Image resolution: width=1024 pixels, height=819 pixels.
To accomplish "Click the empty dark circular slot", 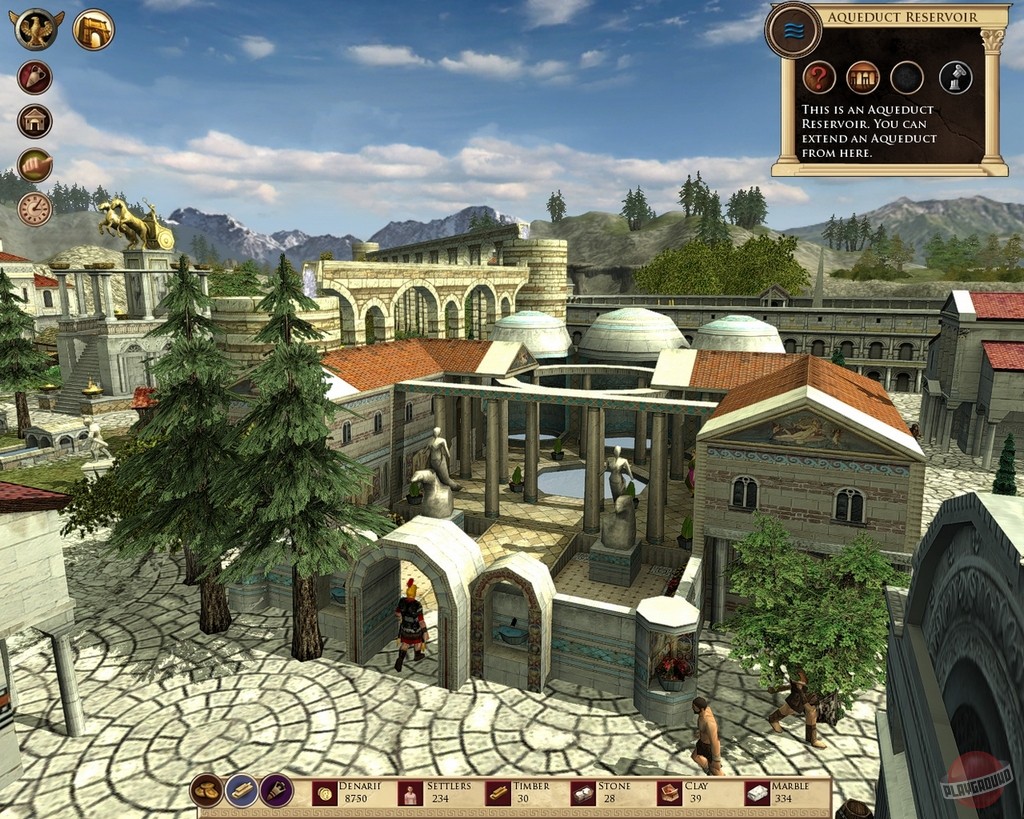I will [x=907, y=77].
